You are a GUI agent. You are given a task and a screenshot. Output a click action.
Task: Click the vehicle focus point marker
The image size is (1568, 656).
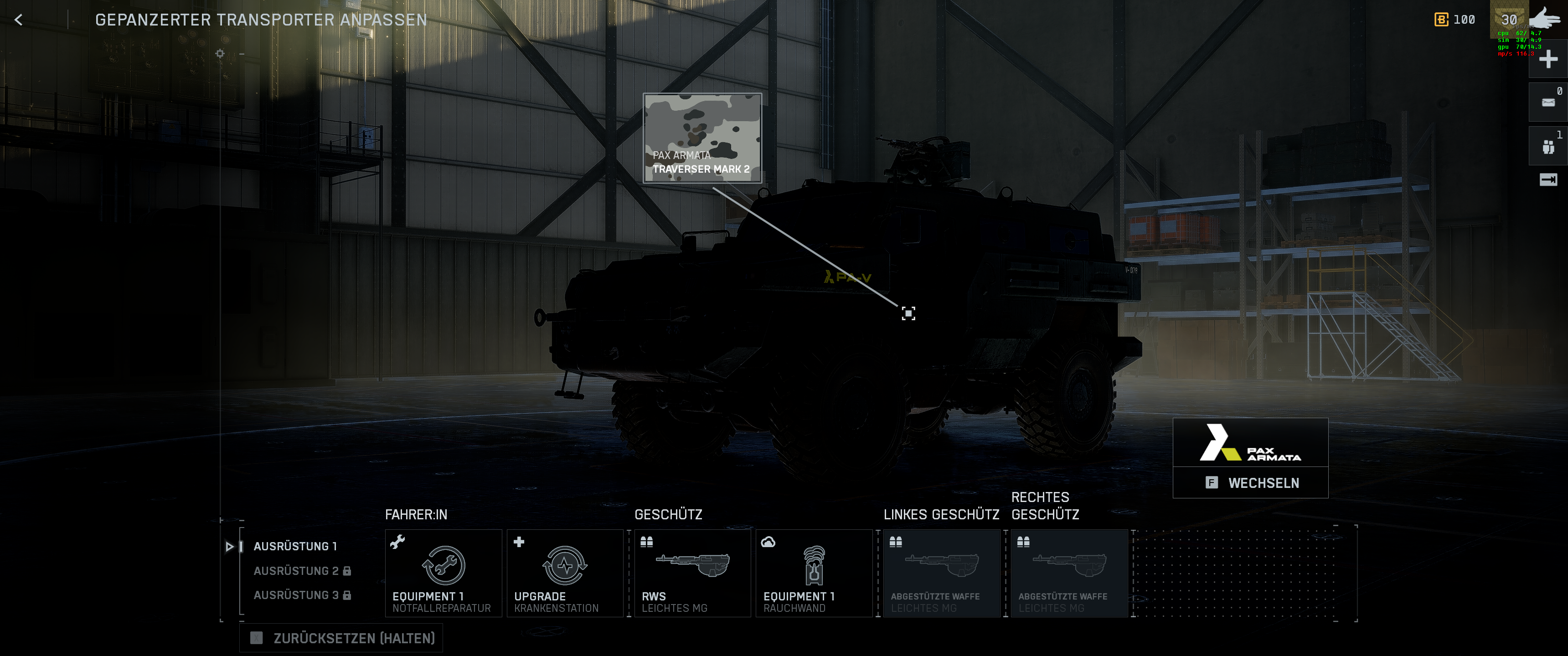[908, 313]
